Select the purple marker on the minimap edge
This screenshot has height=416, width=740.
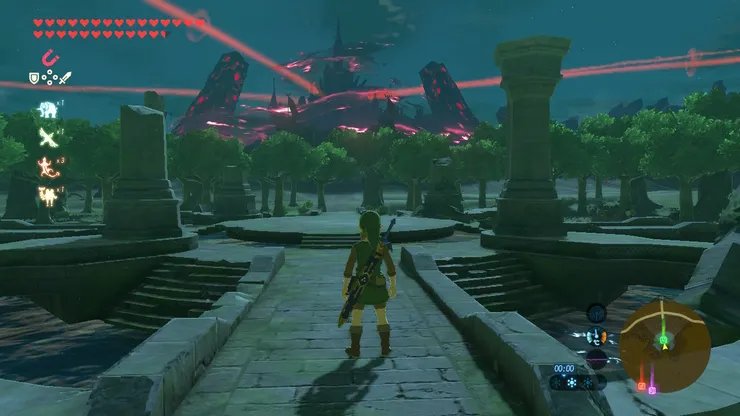pyautogui.click(x=652, y=388)
